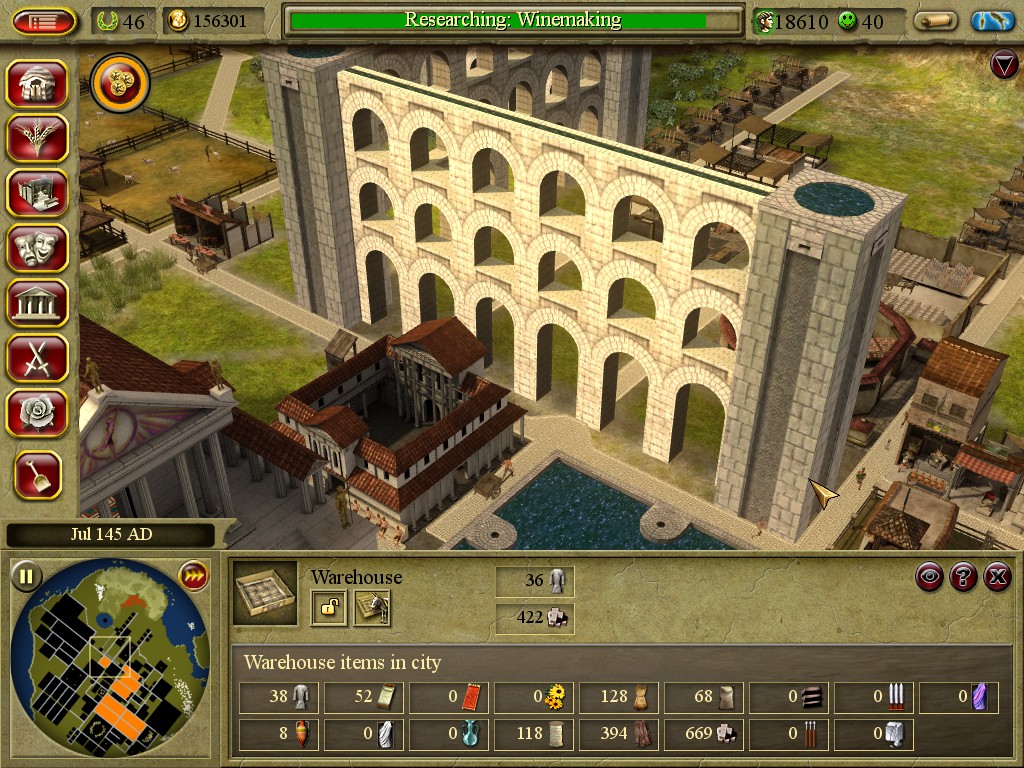Viewport: 1024px width, 768px height.
Task: Pause the game
Action: pyautogui.click(x=26, y=575)
